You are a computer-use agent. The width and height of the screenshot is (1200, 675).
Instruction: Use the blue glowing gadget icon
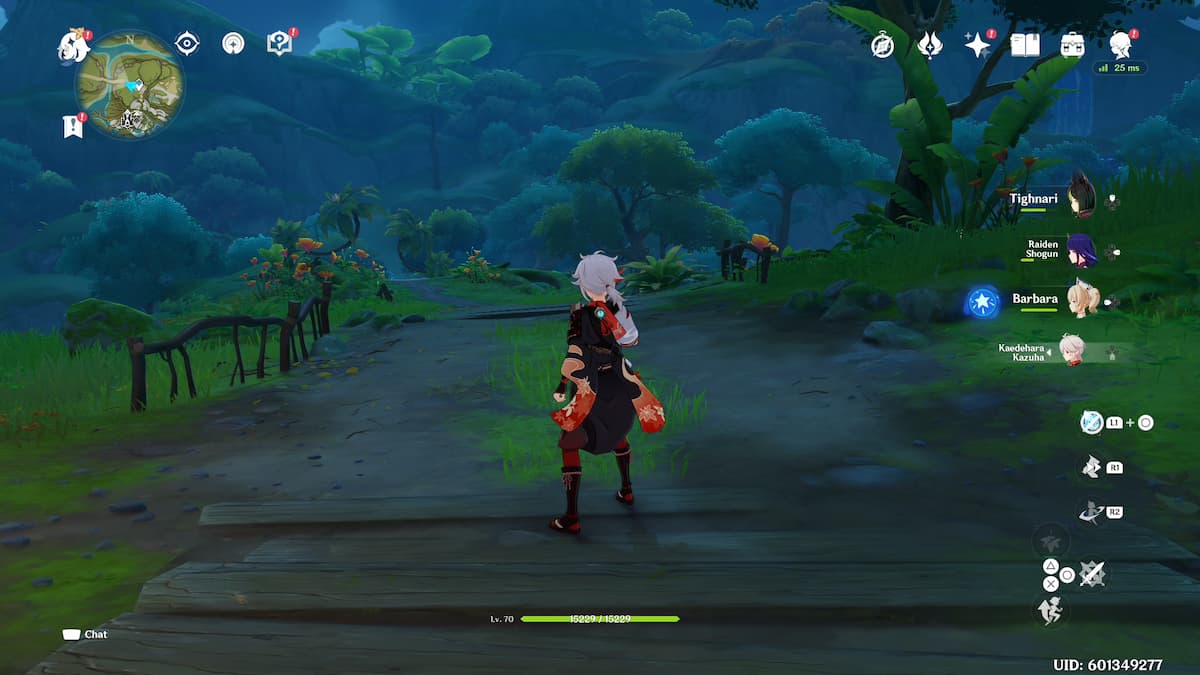click(1091, 422)
